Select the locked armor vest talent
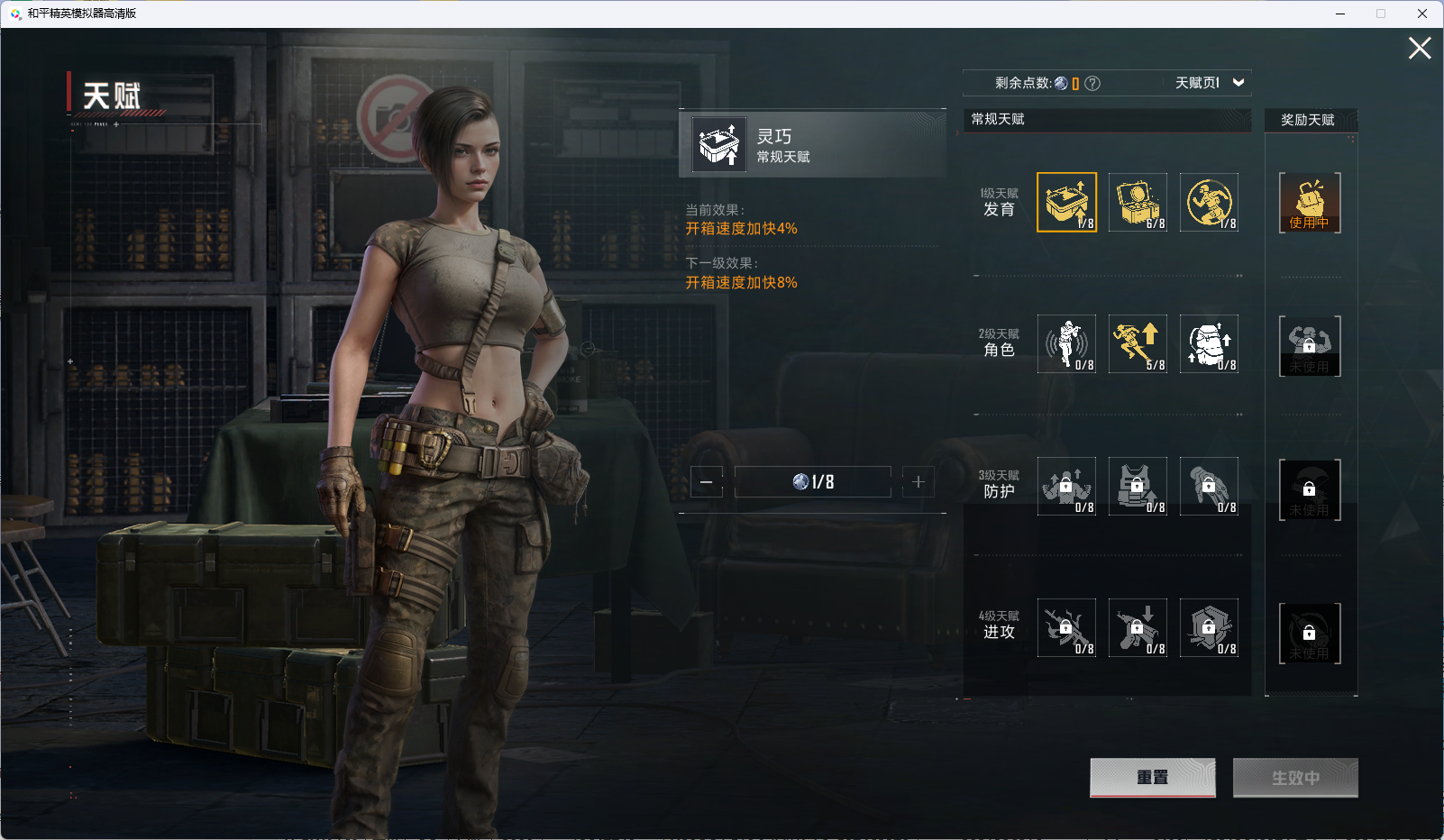The width and height of the screenshot is (1444, 840). [x=1138, y=487]
